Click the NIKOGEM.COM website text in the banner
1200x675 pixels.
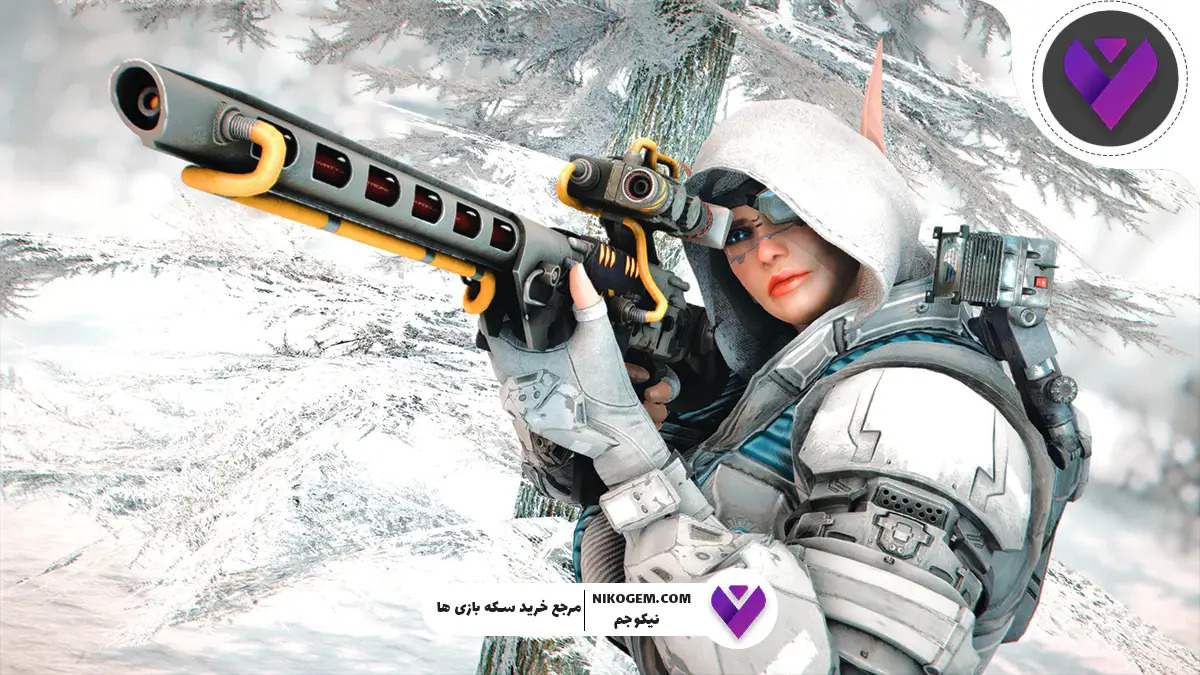[642, 598]
